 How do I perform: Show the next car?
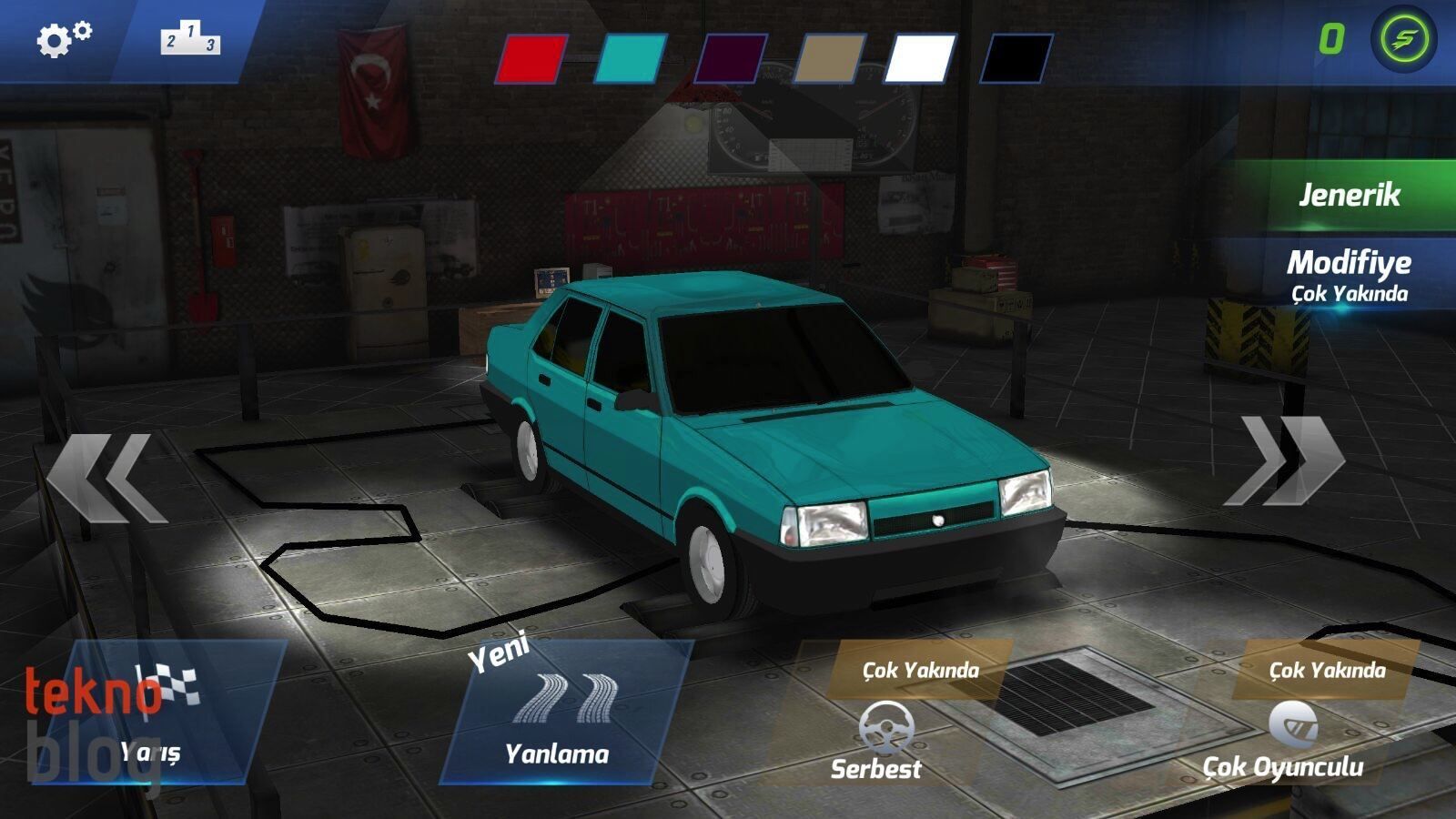1285,460
